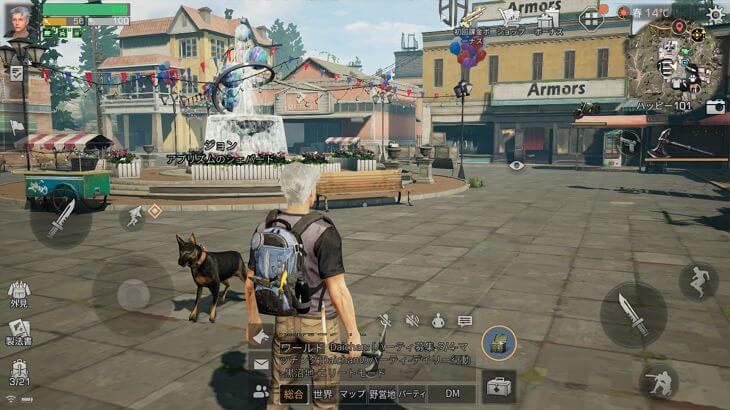Open the mail envelope icon
The width and height of the screenshot is (730, 410).
click(x=261, y=364)
